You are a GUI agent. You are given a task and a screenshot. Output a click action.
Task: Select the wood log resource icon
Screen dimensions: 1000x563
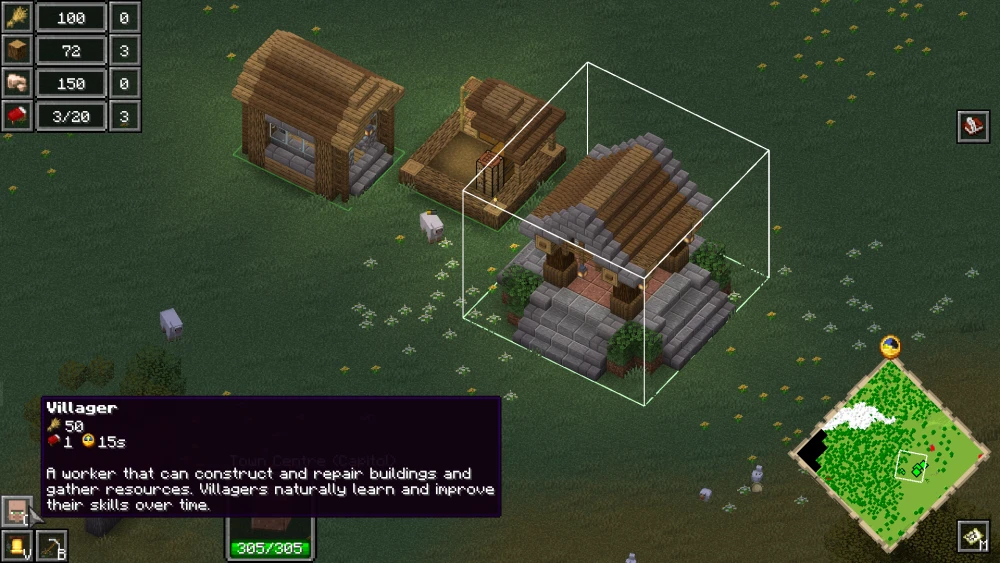click(17, 50)
